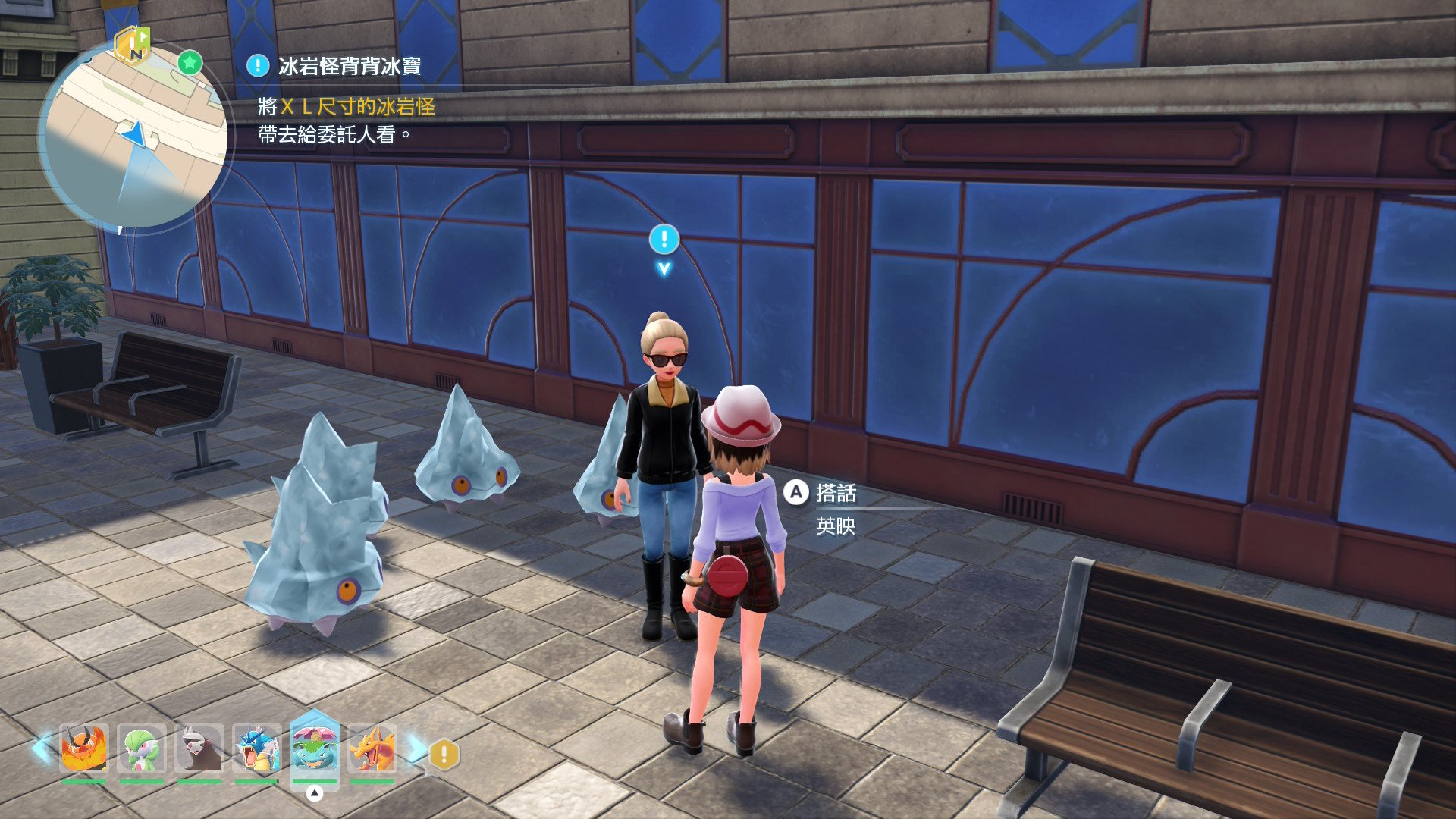Screen dimensions: 1456x819
Task: Choose Gardevoir from the party bar
Action: pyautogui.click(x=142, y=748)
